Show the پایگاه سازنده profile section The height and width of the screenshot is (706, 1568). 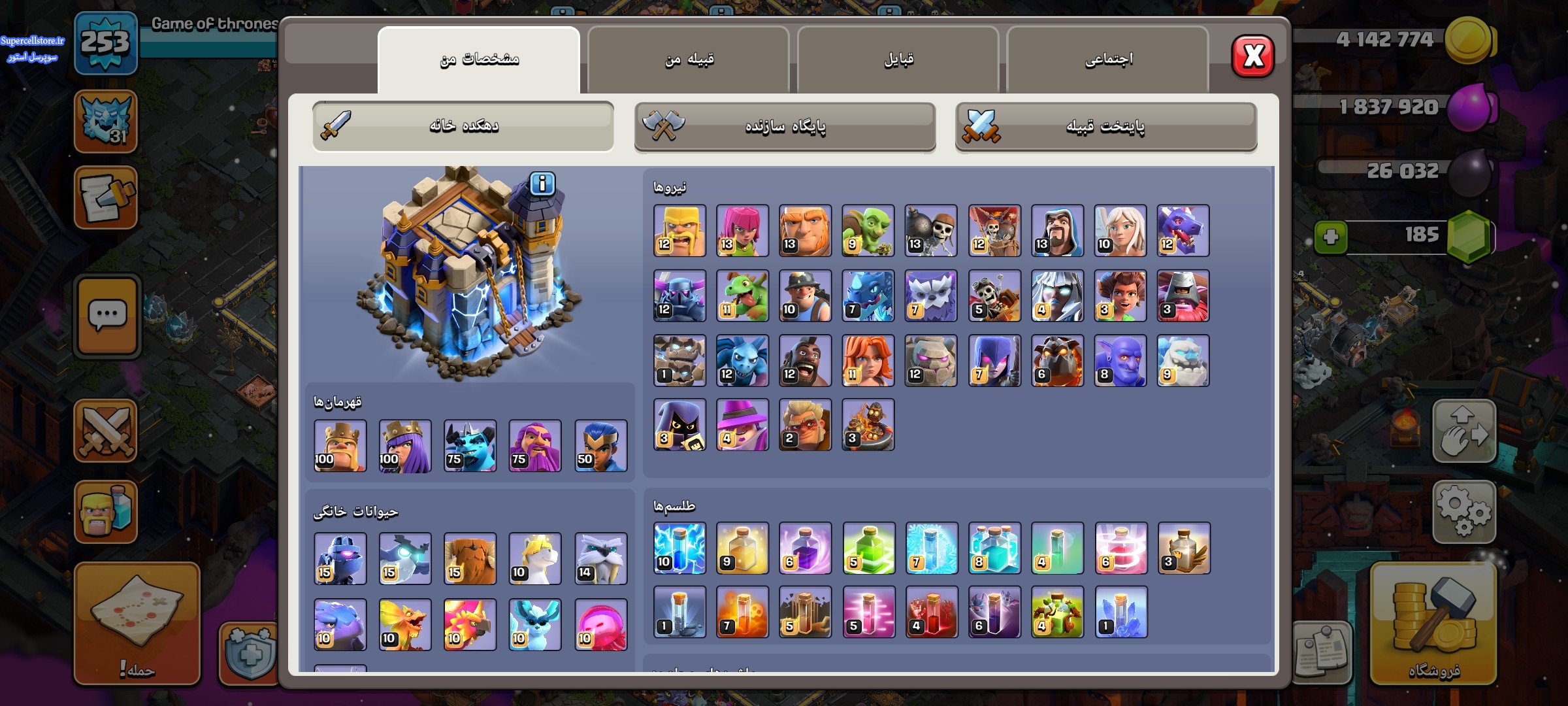coord(785,126)
